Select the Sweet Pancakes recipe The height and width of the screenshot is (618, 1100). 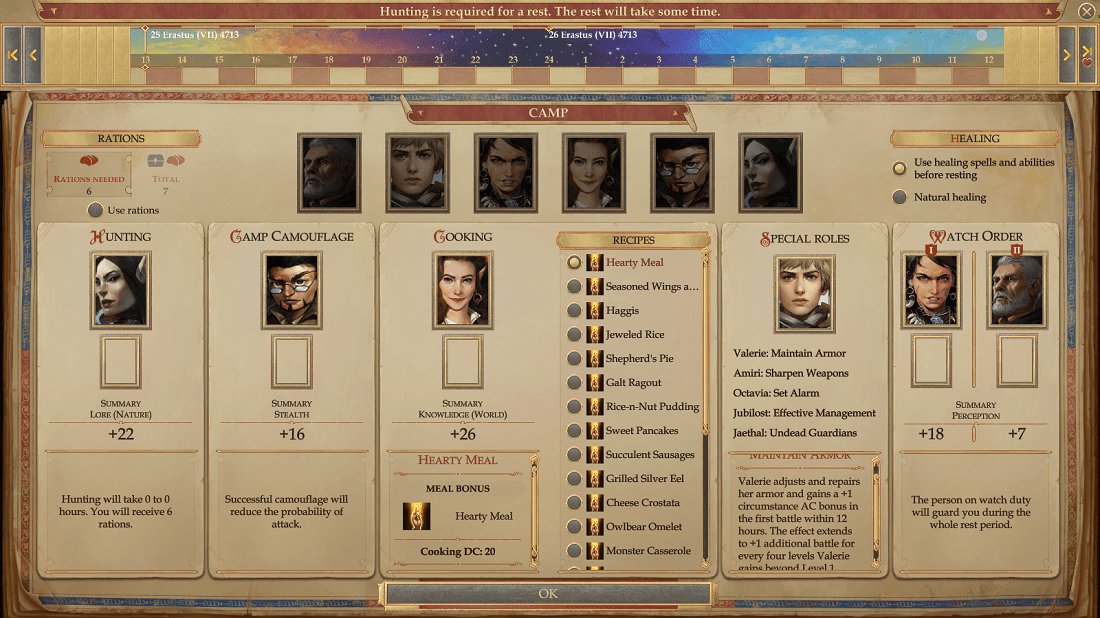click(x=574, y=430)
